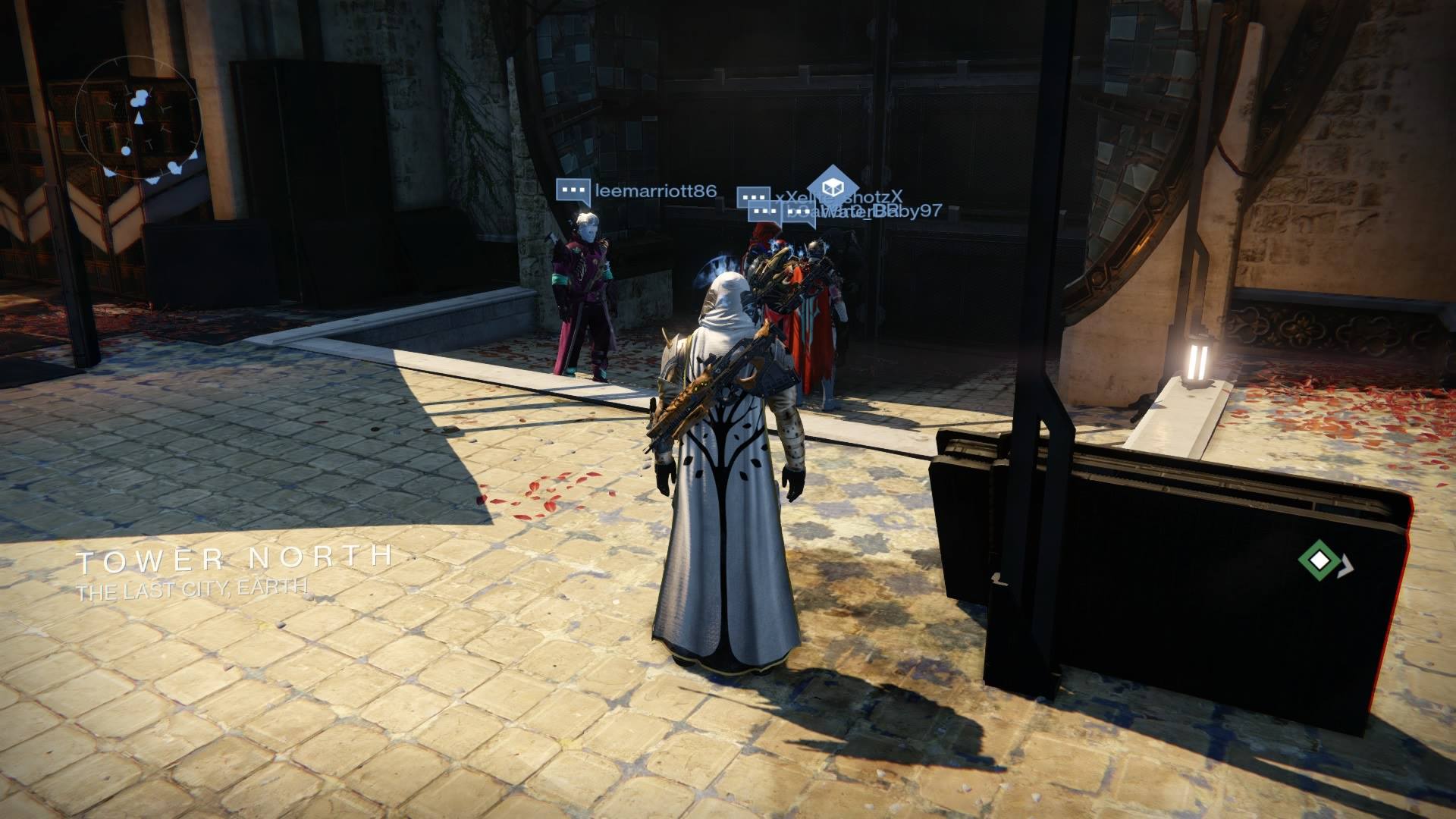Click the player triangle on the radar

(x=139, y=118)
